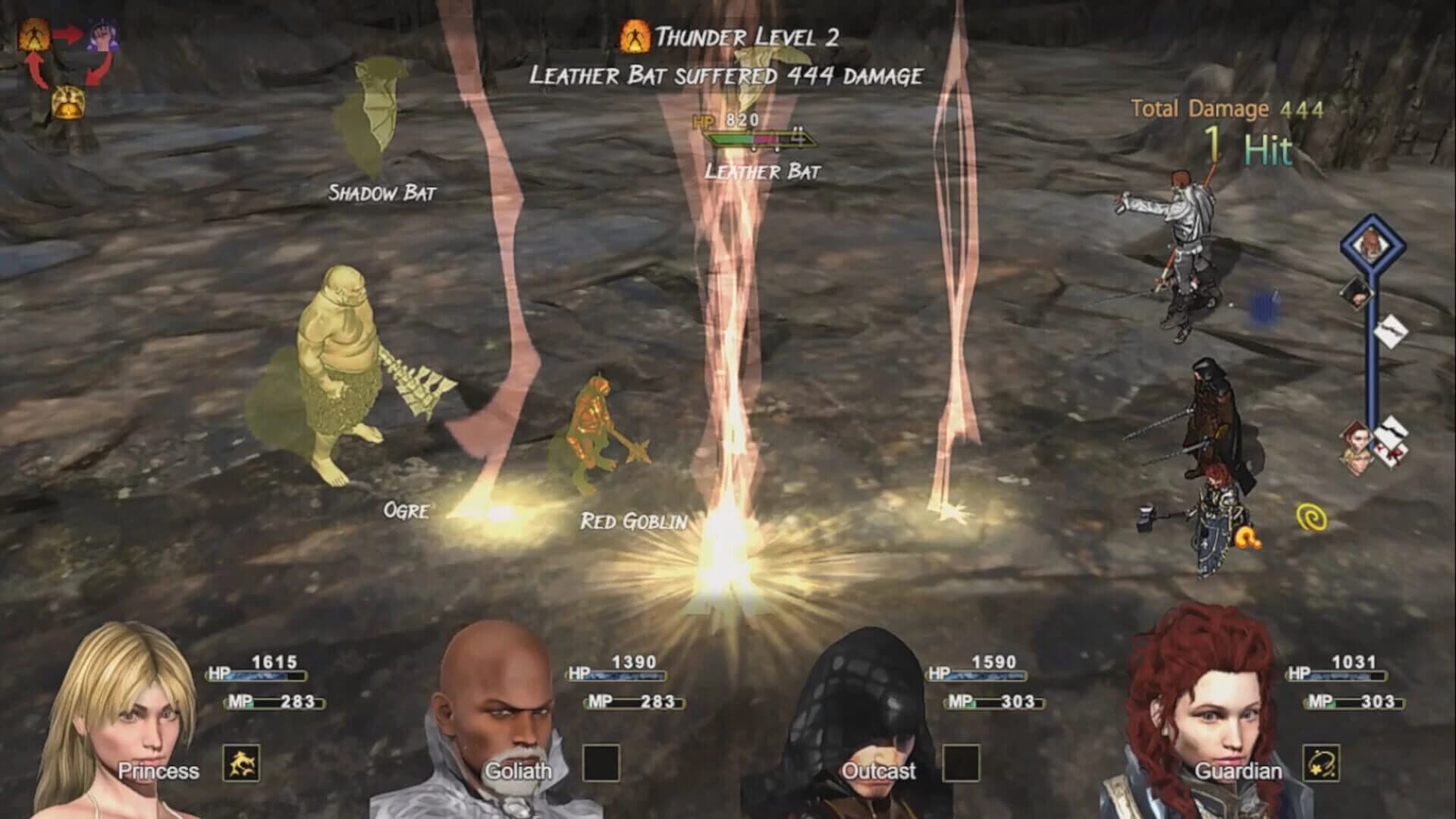Select the orange Thunder skill icon top-left
The width and height of the screenshot is (1456, 819).
(34, 34)
